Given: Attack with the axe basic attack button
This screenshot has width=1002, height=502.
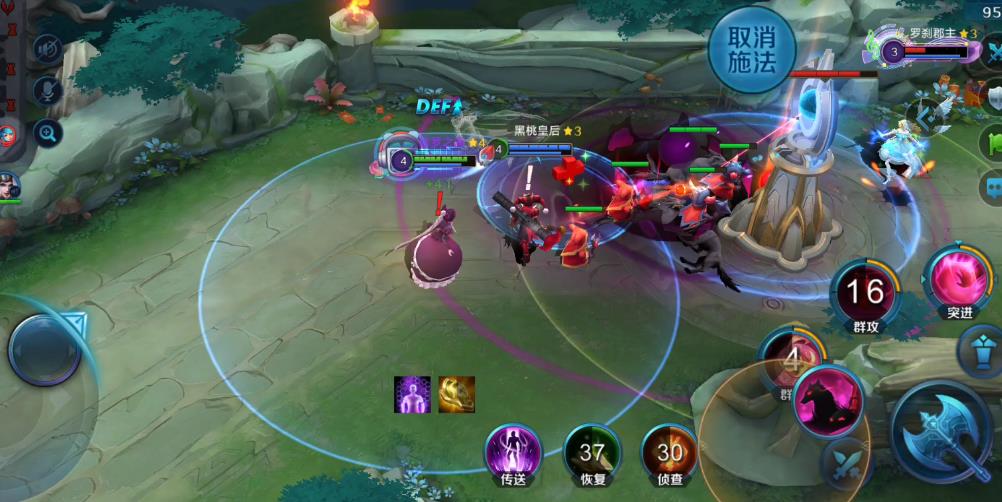Looking at the screenshot, I should point(943,432).
